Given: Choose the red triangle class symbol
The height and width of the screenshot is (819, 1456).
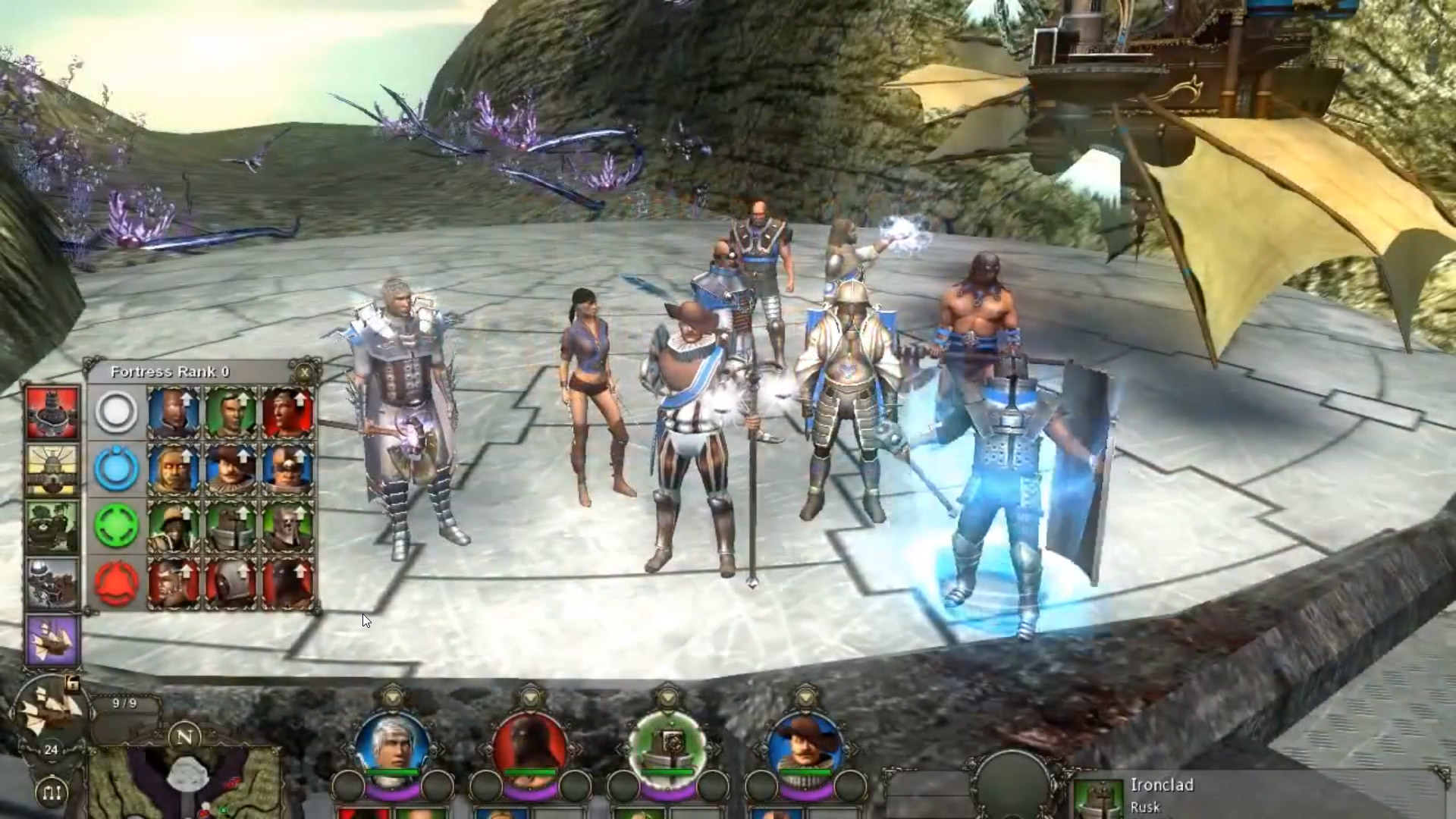Looking at the screenshot, I should 116,583.
